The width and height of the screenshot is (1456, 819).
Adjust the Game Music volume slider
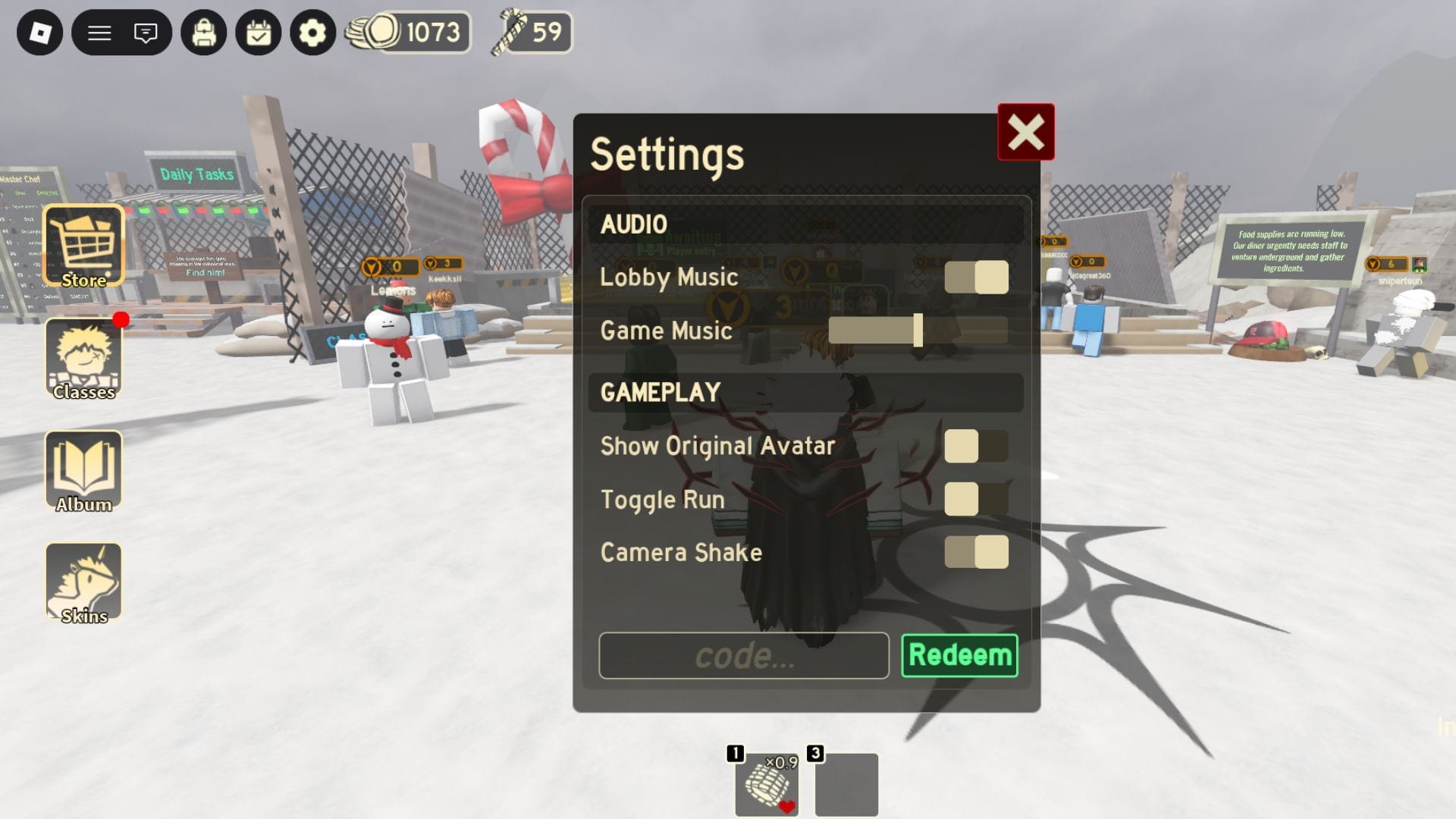pos(917,331)
